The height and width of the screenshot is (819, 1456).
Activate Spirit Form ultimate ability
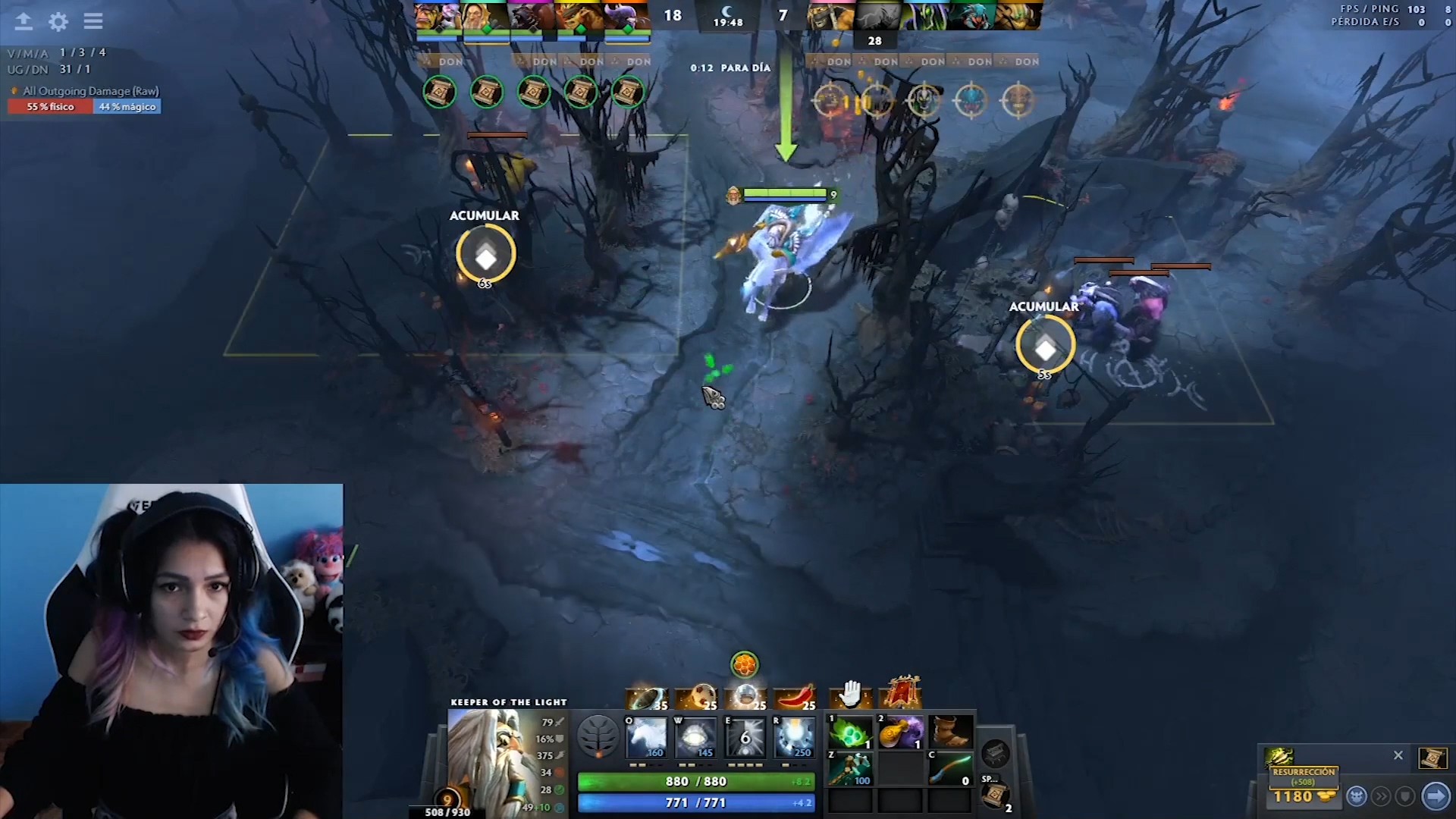pos(793,736)
